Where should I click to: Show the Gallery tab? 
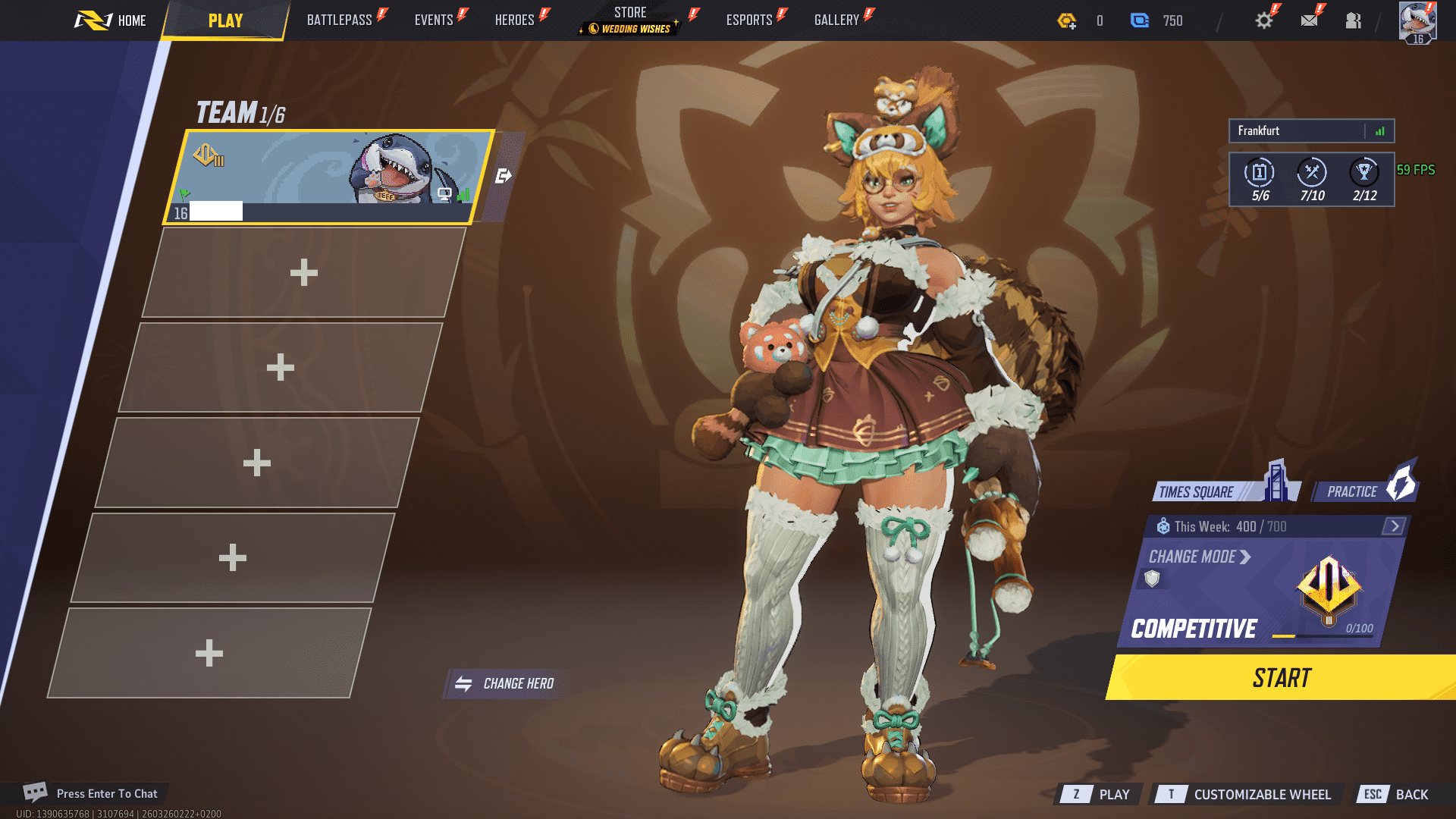(836, 20)
